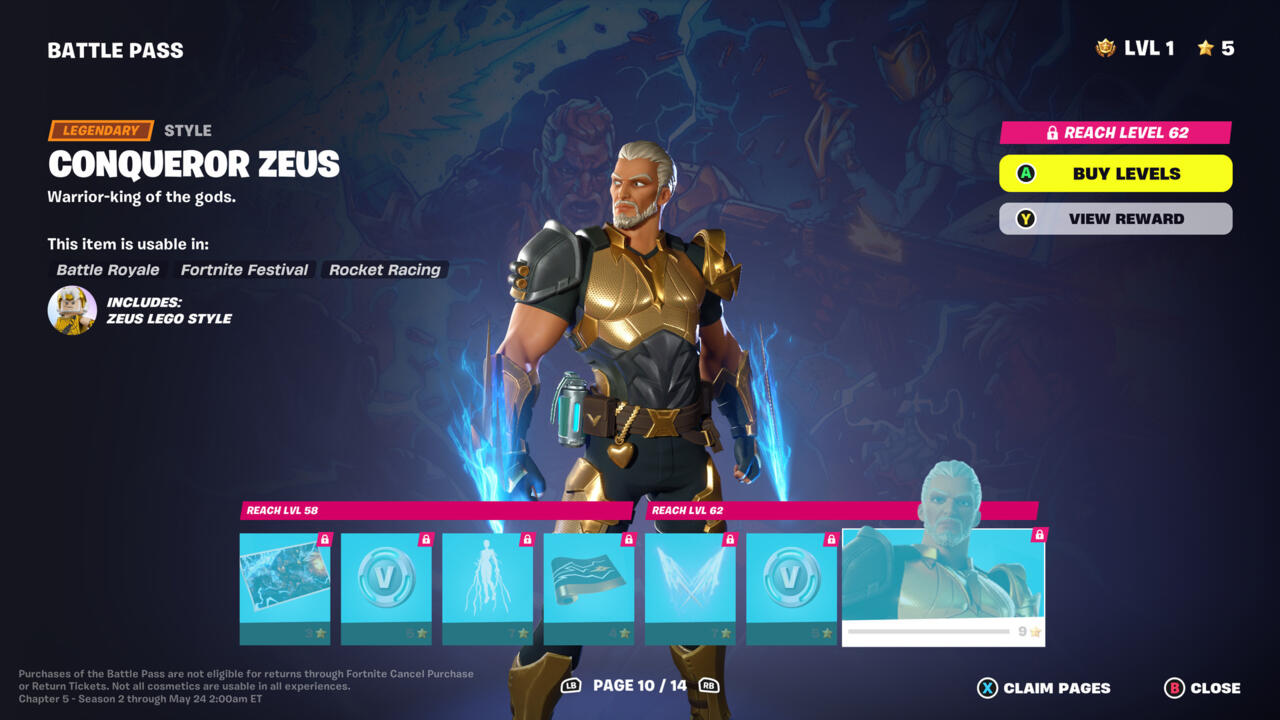1280x720 pixels.
Task: Select the V-Bucks reward next to the map tile
Action: [386, 588]
